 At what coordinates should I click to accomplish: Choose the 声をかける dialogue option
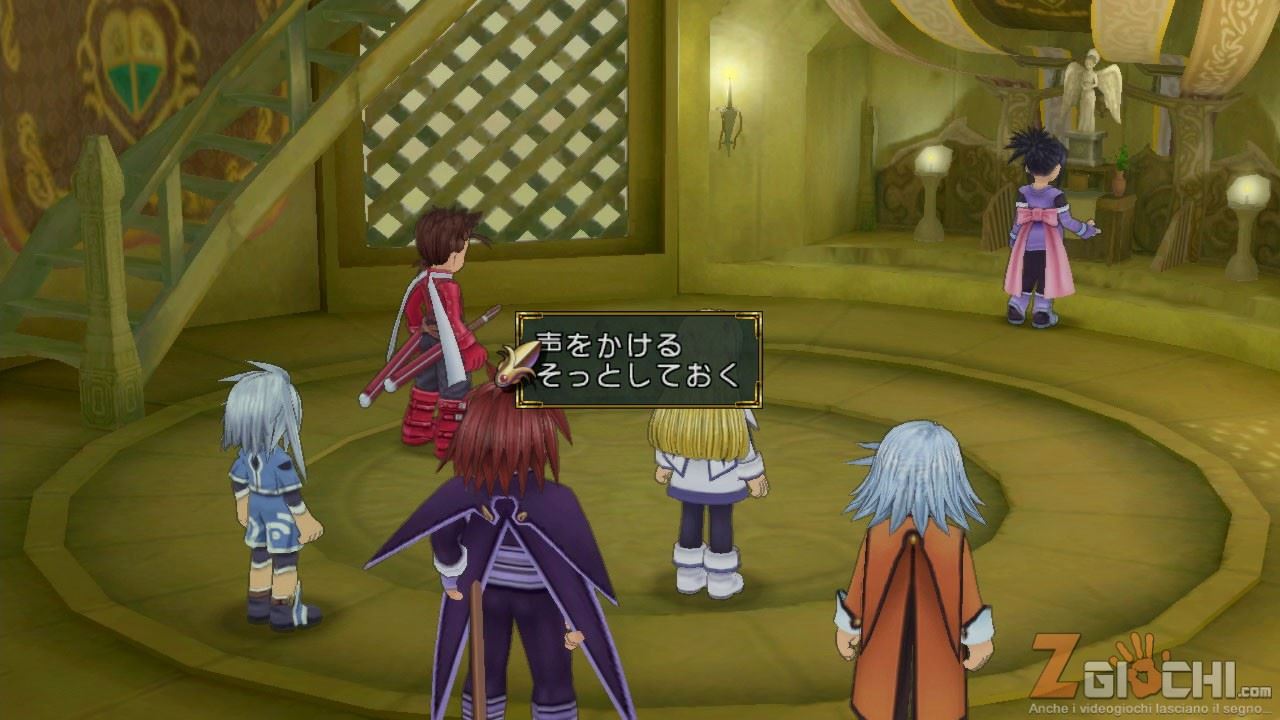coord(610,345)
